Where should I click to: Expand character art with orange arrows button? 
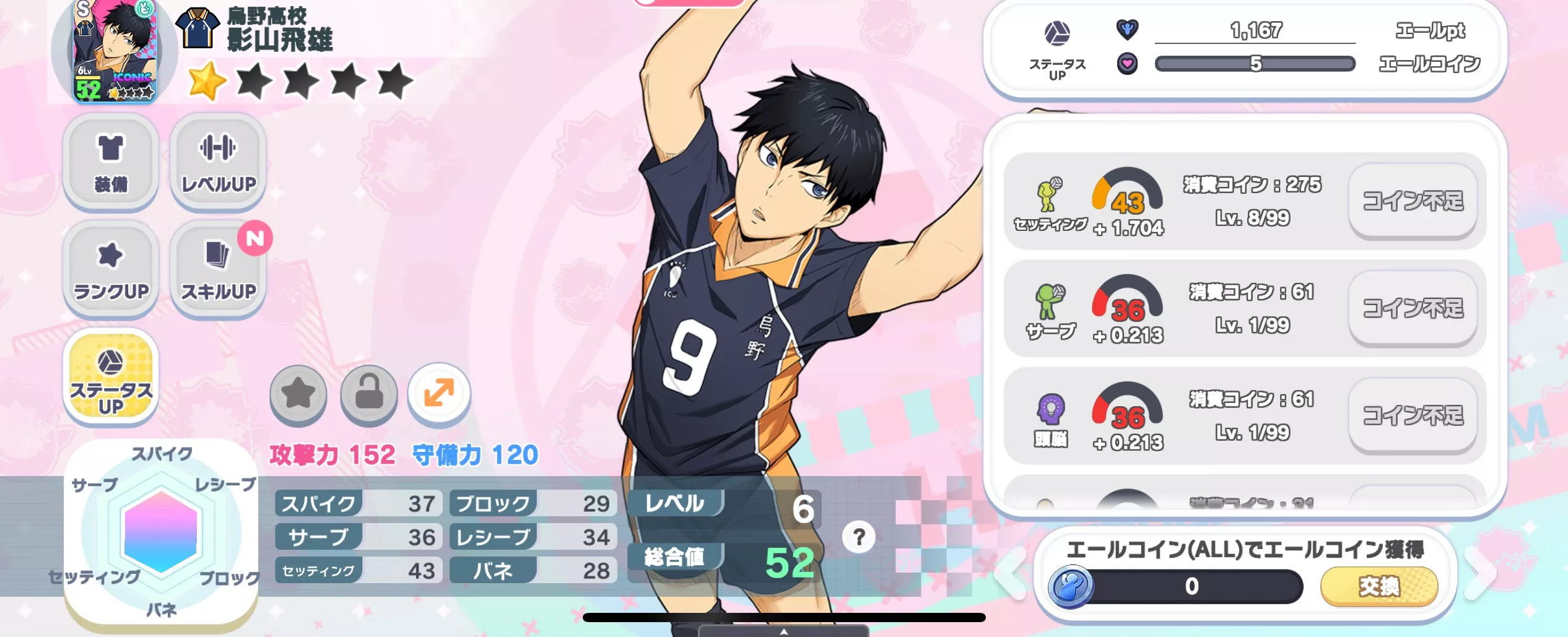point(439,394)
